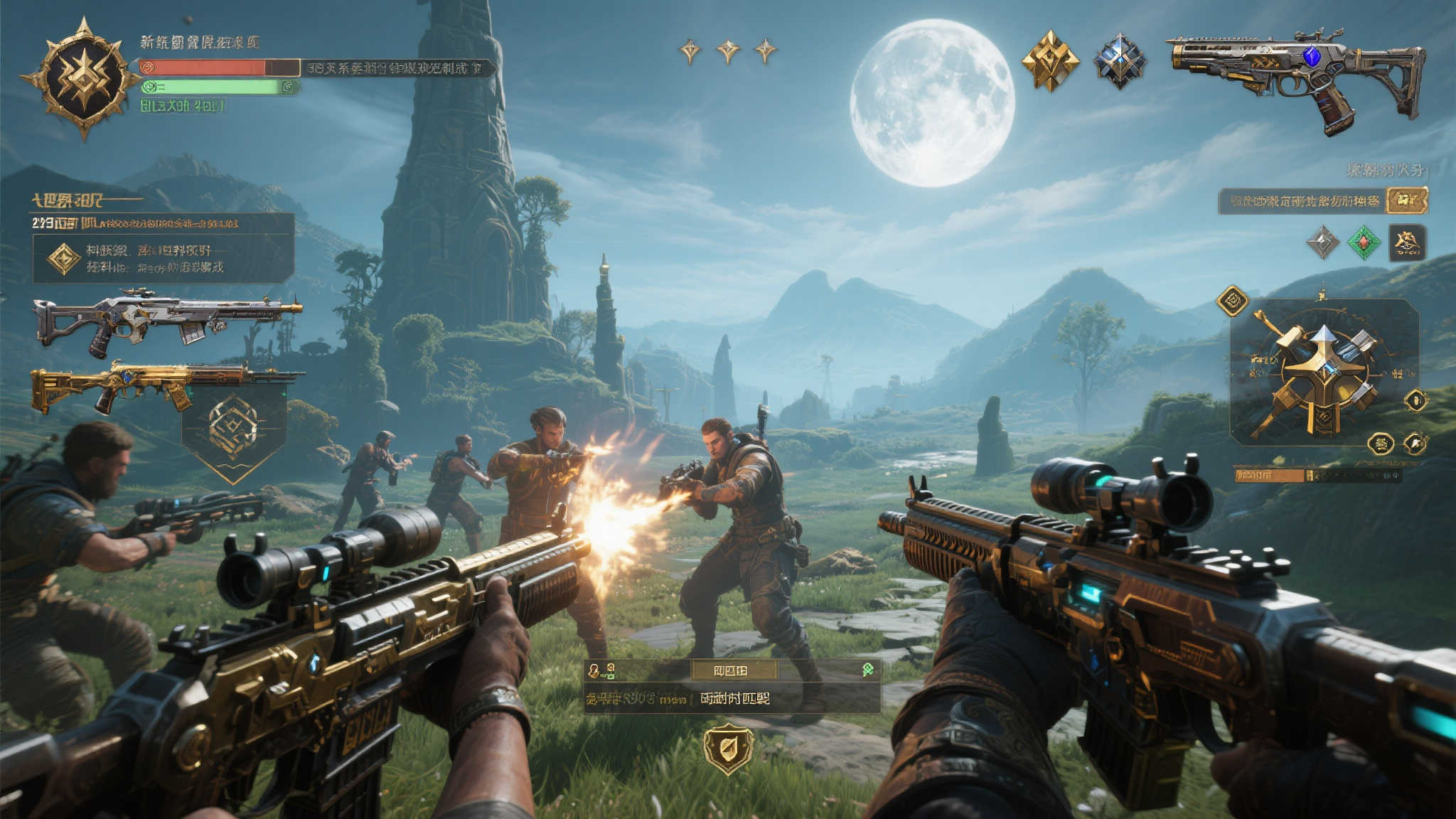
Task: Activate the green diamond with red gem
Action: pyautogui.click(x=1364, y=242)
